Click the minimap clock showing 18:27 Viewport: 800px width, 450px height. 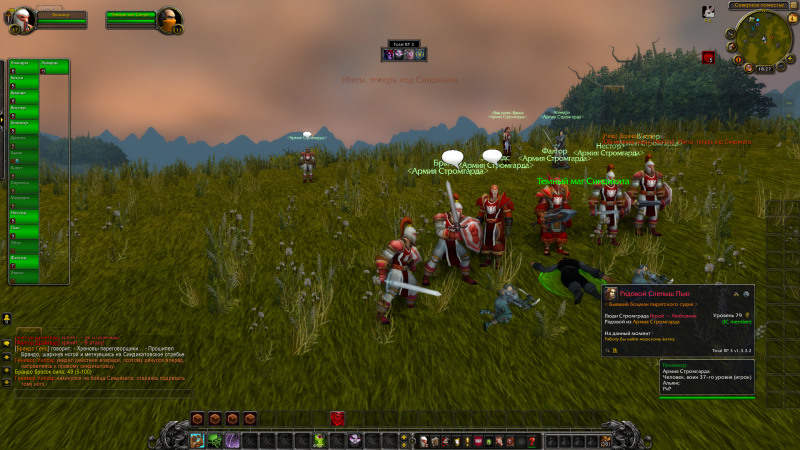pos(765,68)
